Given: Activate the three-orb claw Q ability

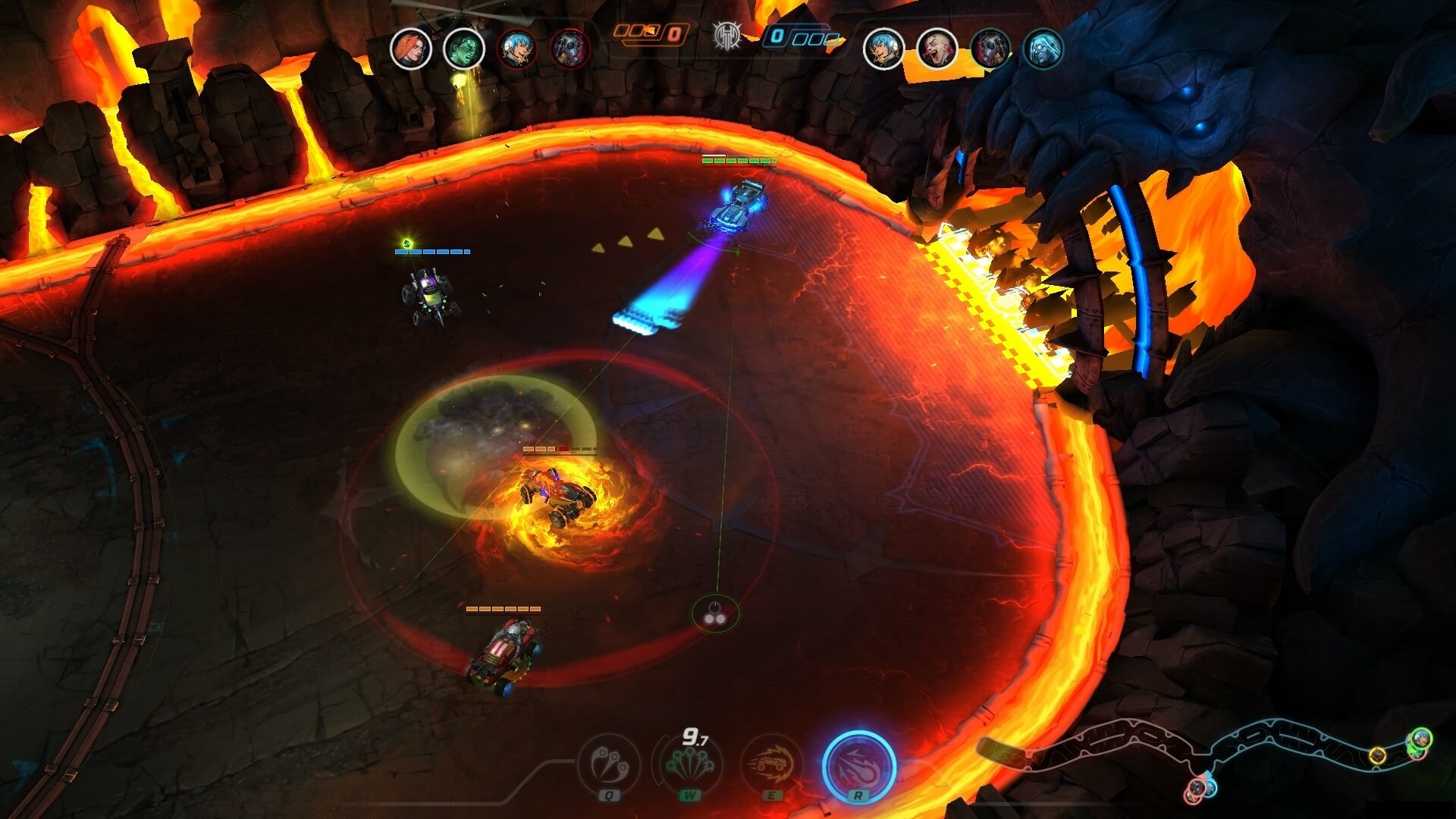Looking at the screenshot, I should (609, 764).
